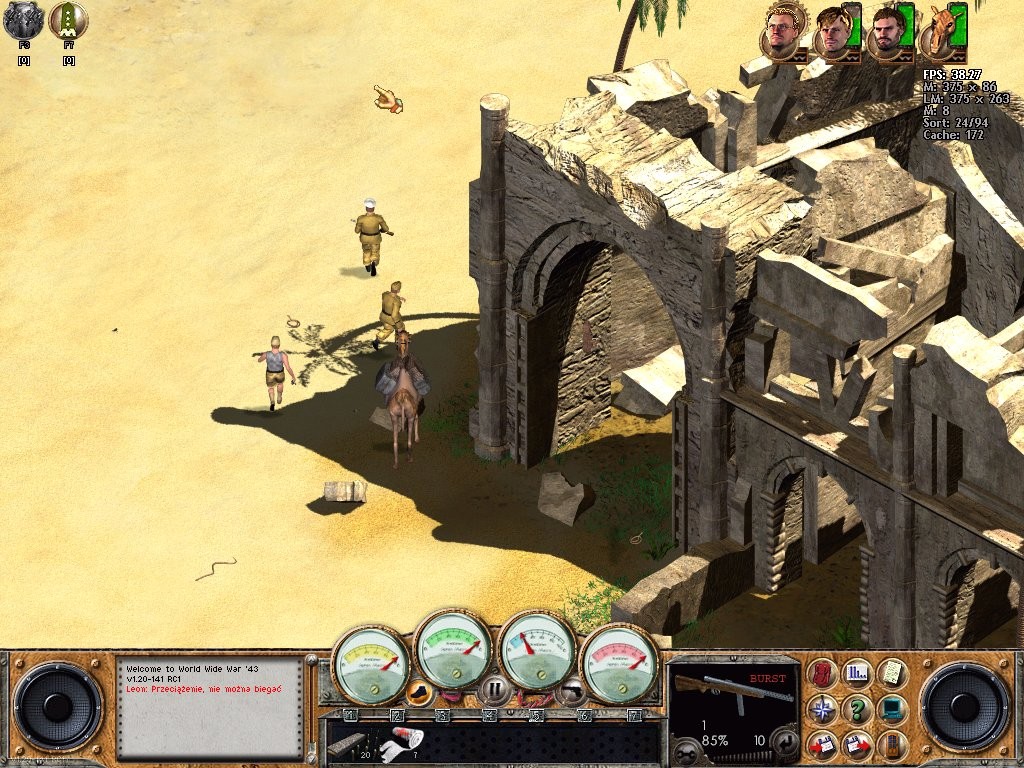Open the computer monitor options button
This screenshot has width=1024, height=768.
[x=891, y=709]
